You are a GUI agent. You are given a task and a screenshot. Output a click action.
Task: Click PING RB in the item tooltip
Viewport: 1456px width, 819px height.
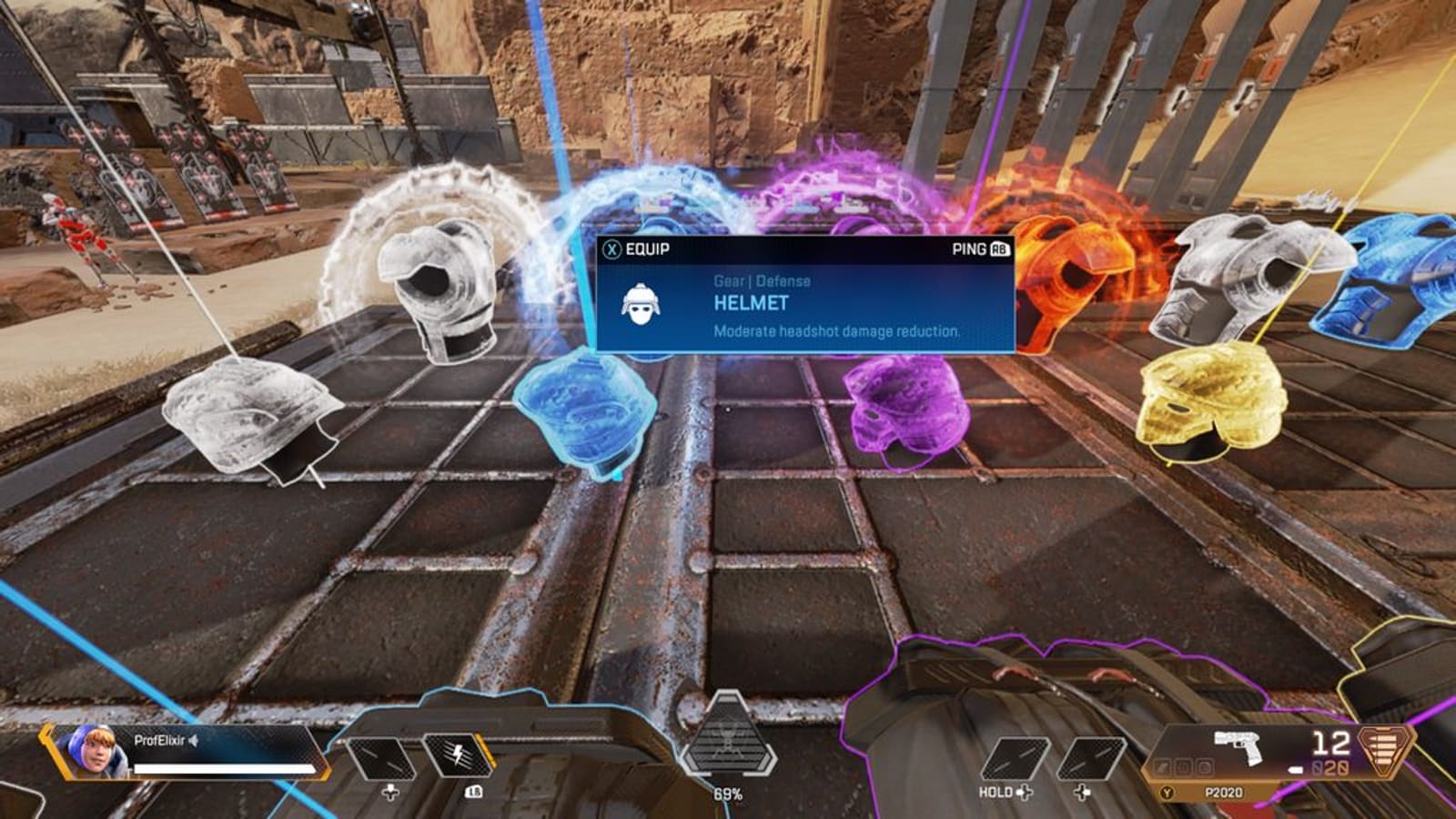coord(980,248)
